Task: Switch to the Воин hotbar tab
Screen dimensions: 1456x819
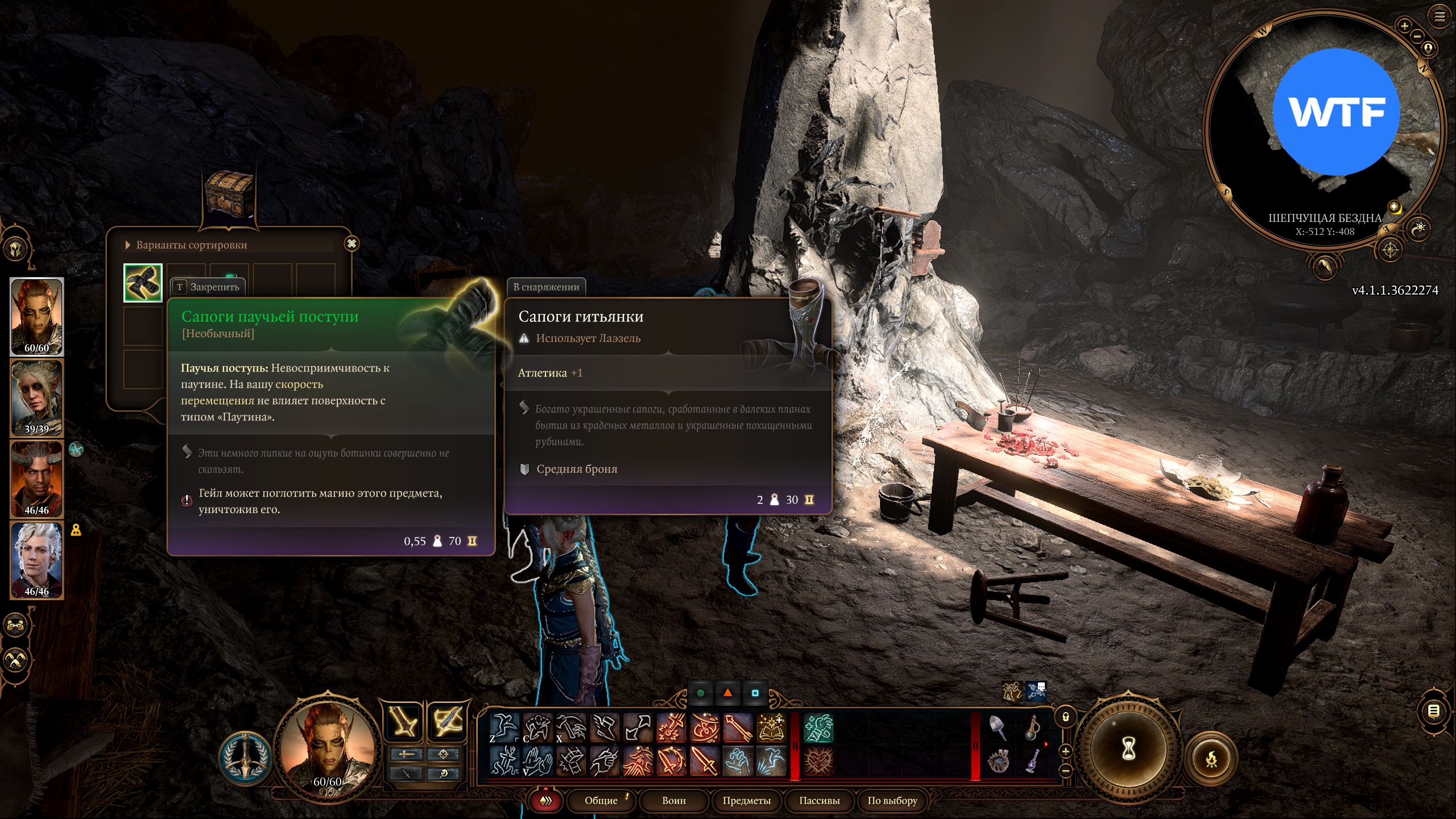Action: (674, 800)
